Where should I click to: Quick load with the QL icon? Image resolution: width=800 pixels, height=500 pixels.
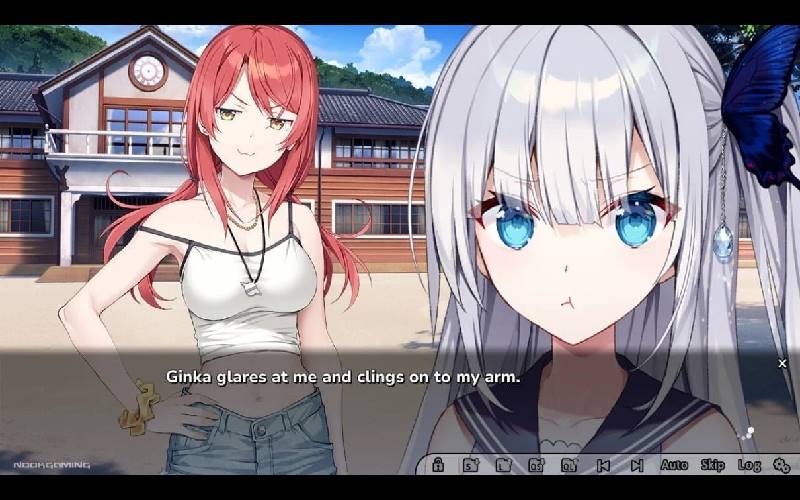click(569, 465)
